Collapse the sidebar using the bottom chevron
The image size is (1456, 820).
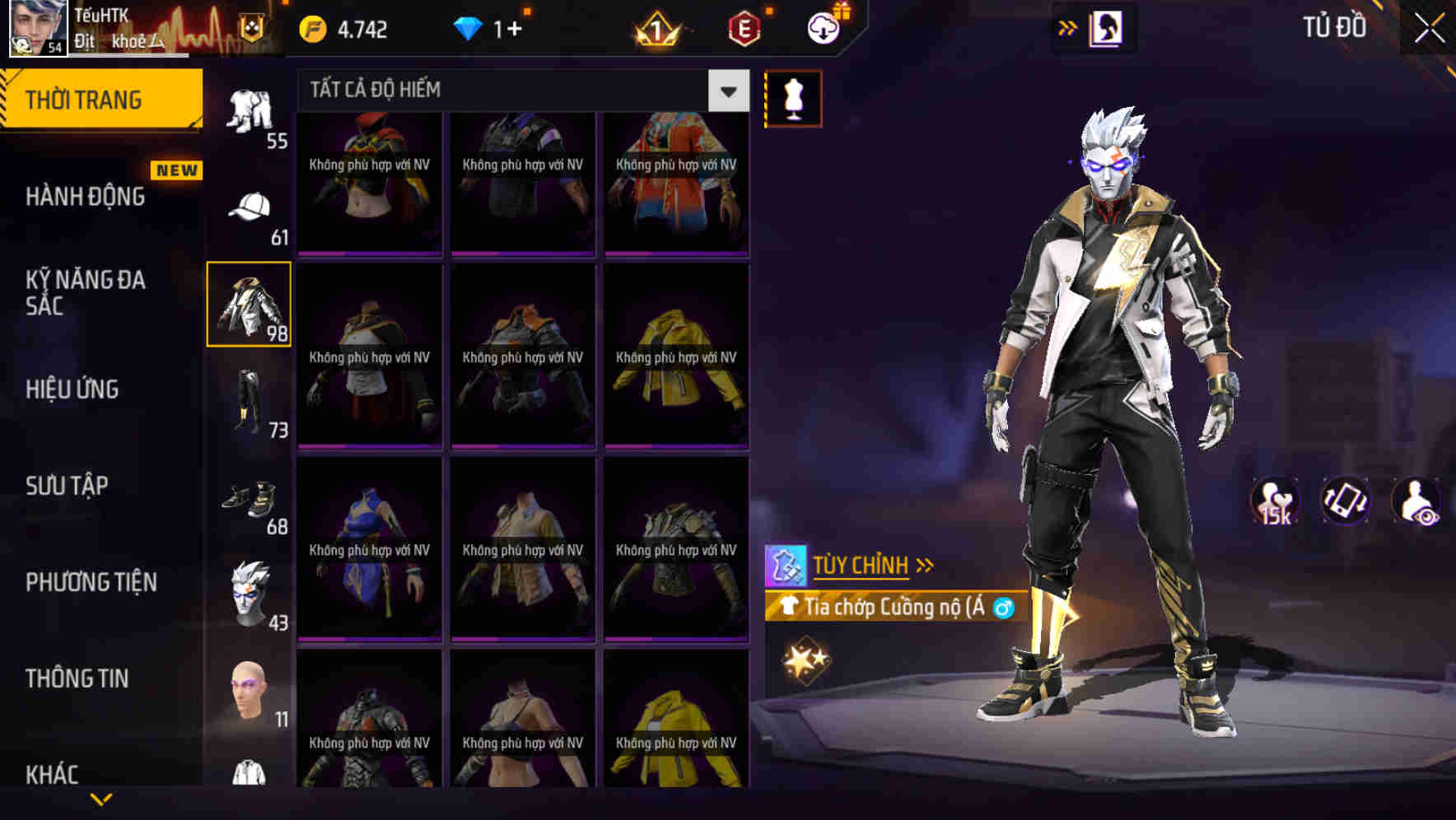[x=103, y=796]
